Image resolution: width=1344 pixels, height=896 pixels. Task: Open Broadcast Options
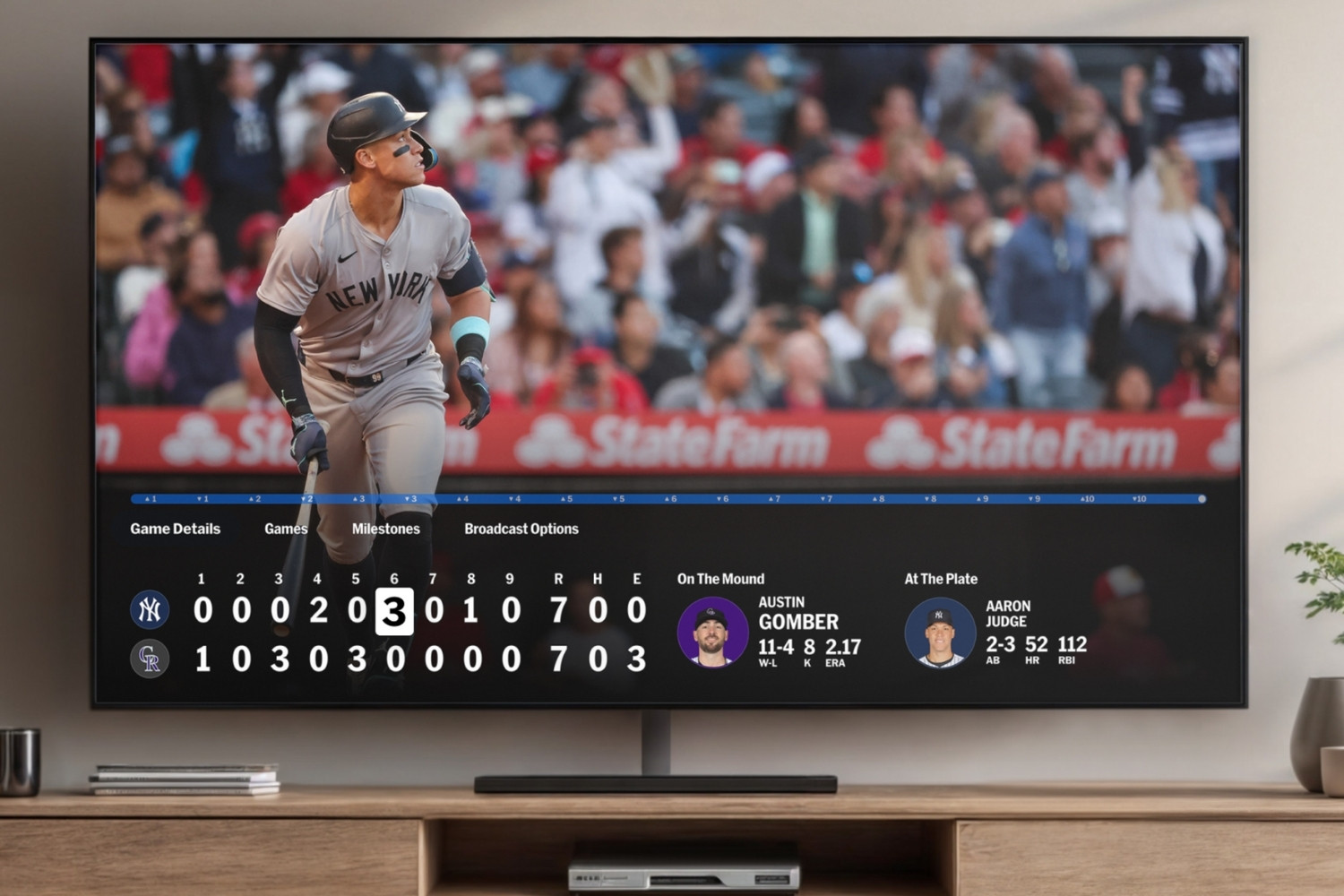tap(521, 529)
